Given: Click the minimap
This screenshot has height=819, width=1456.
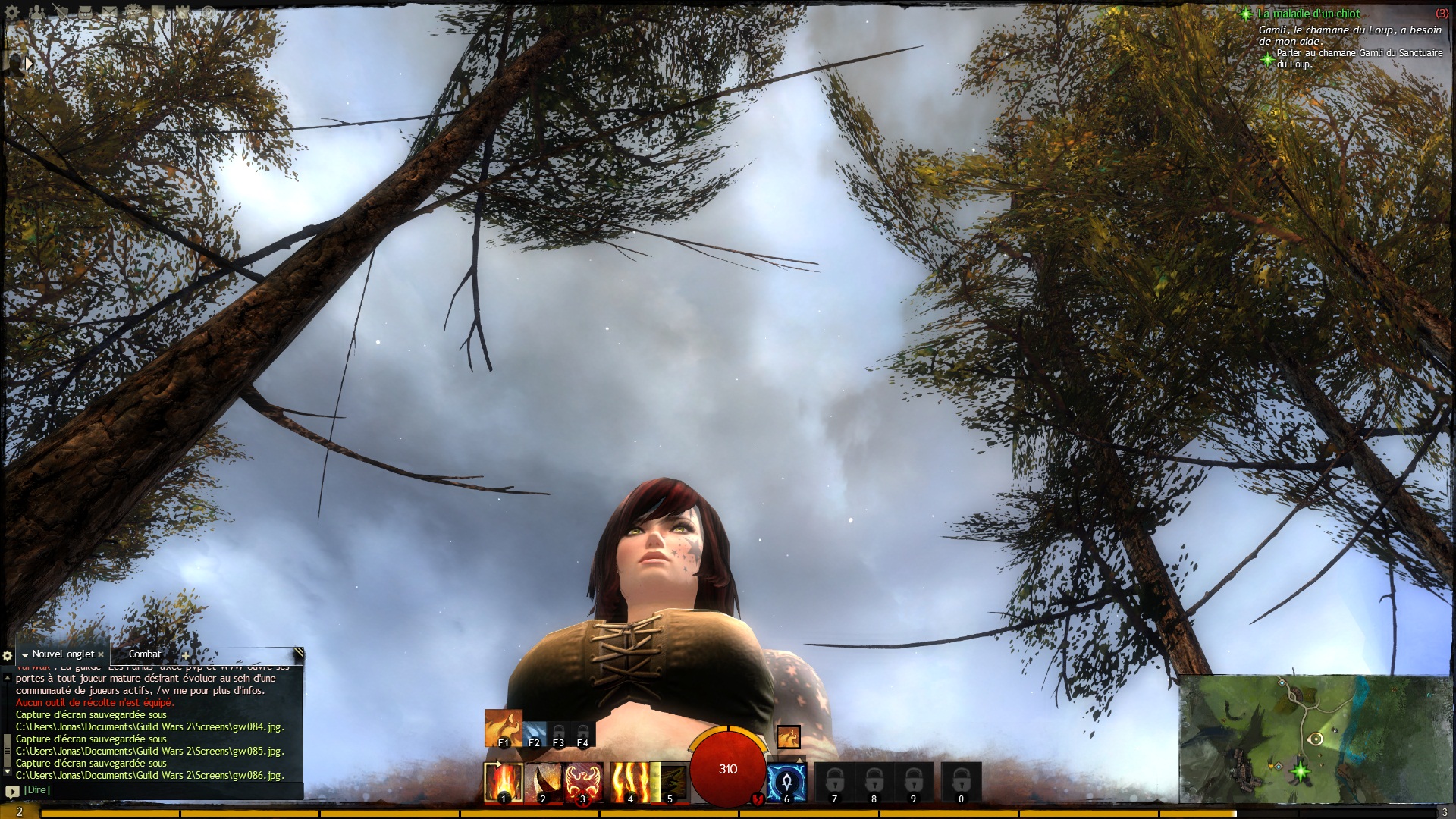Looking at the screenshot, I should tap(1316, 738).
